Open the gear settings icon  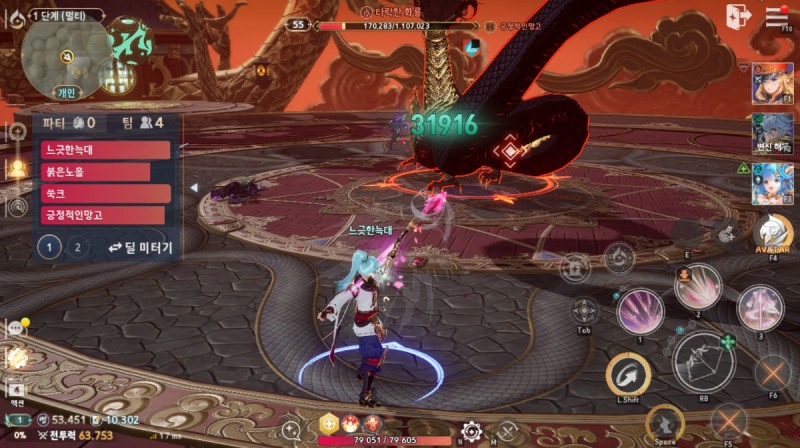(x=471, y=432)
